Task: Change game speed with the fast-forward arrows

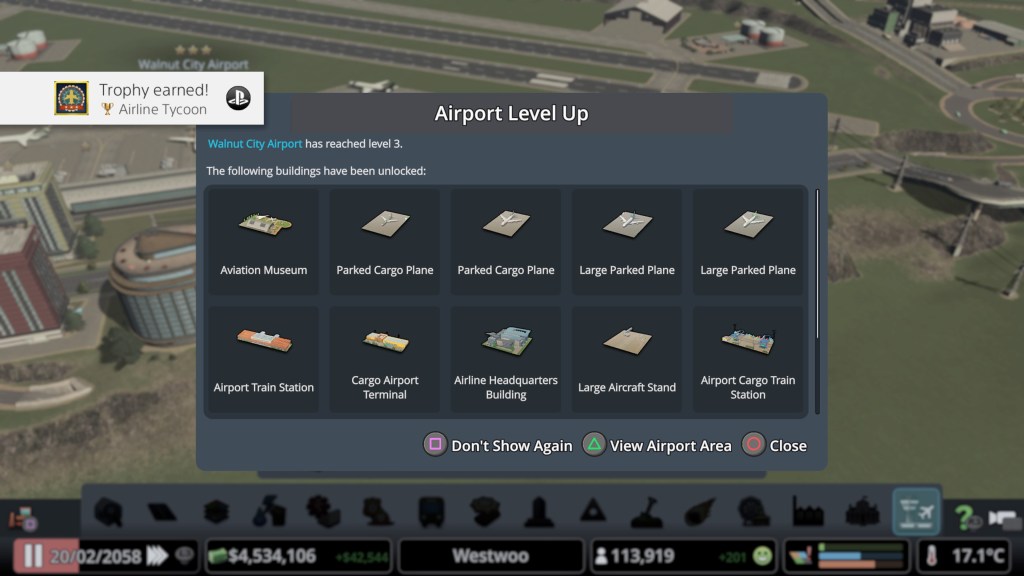Action: point(157,556)
